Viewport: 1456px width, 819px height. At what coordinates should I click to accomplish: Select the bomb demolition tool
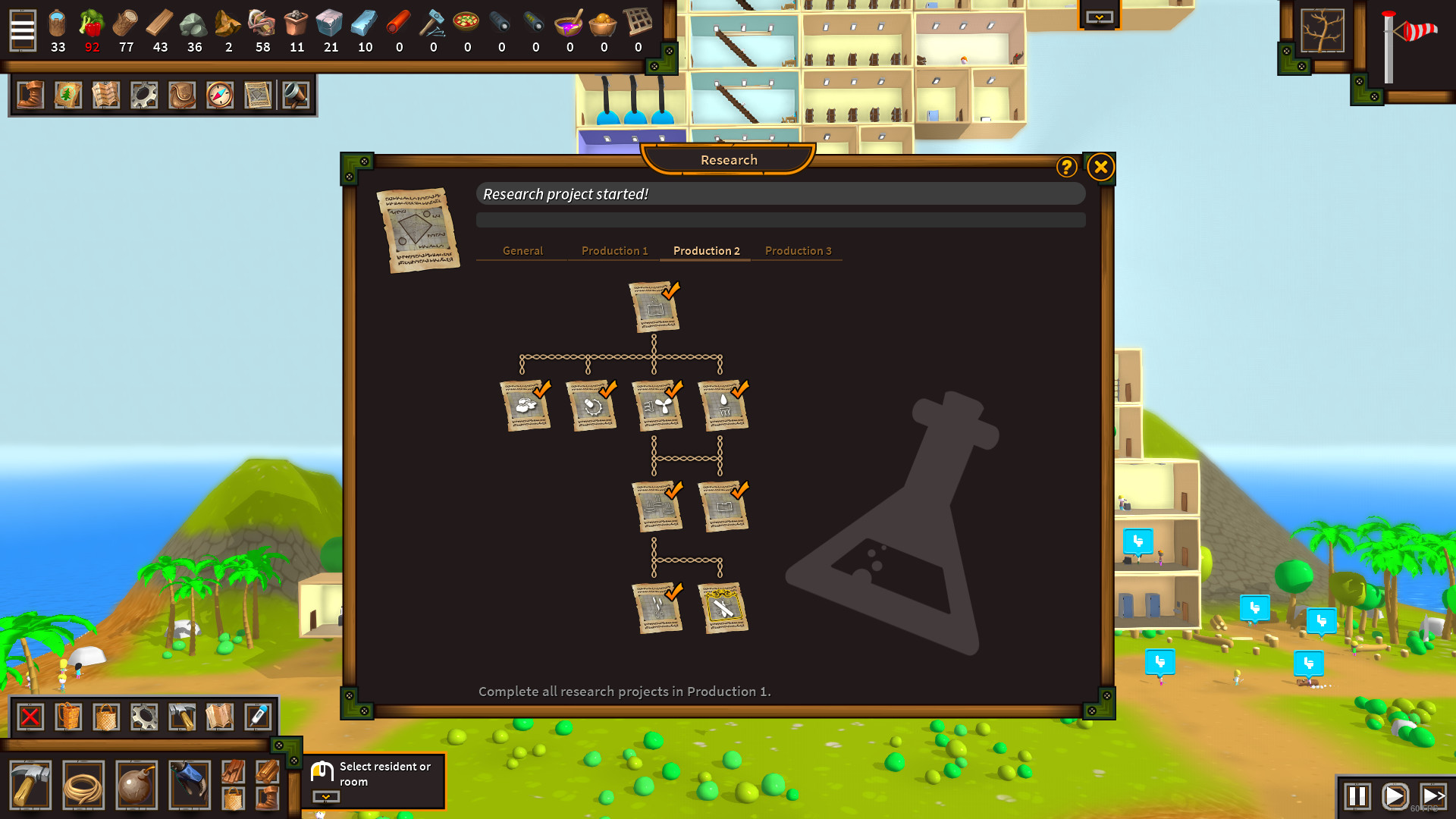tap(136, 785)
